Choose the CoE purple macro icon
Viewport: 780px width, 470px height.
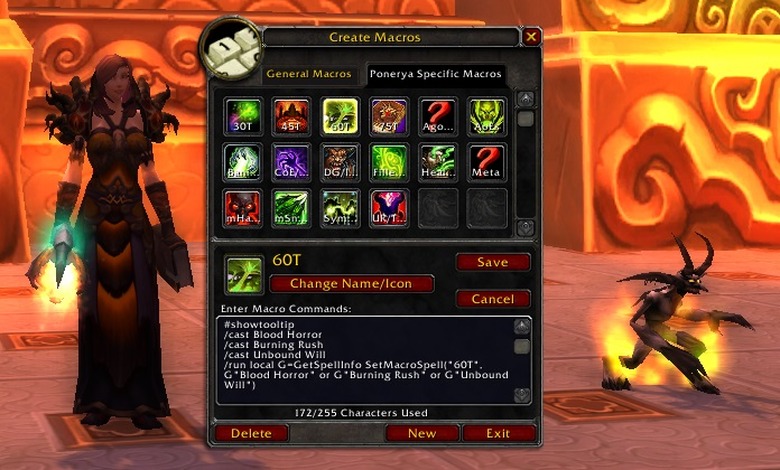291,162
